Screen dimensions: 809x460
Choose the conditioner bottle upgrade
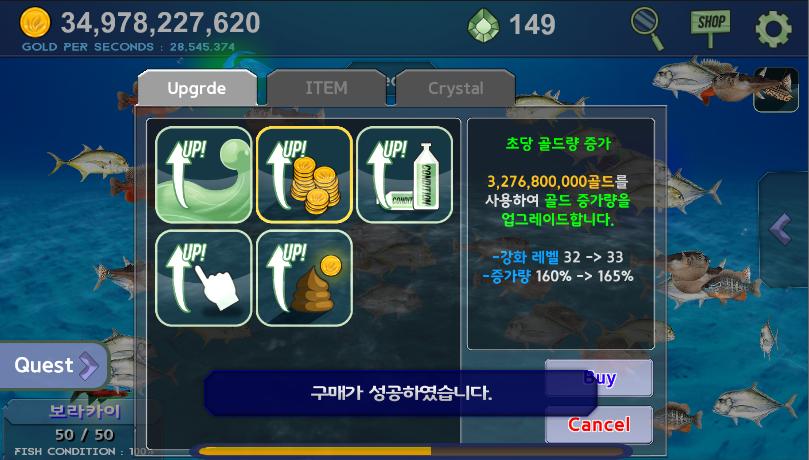click(404, 174)
